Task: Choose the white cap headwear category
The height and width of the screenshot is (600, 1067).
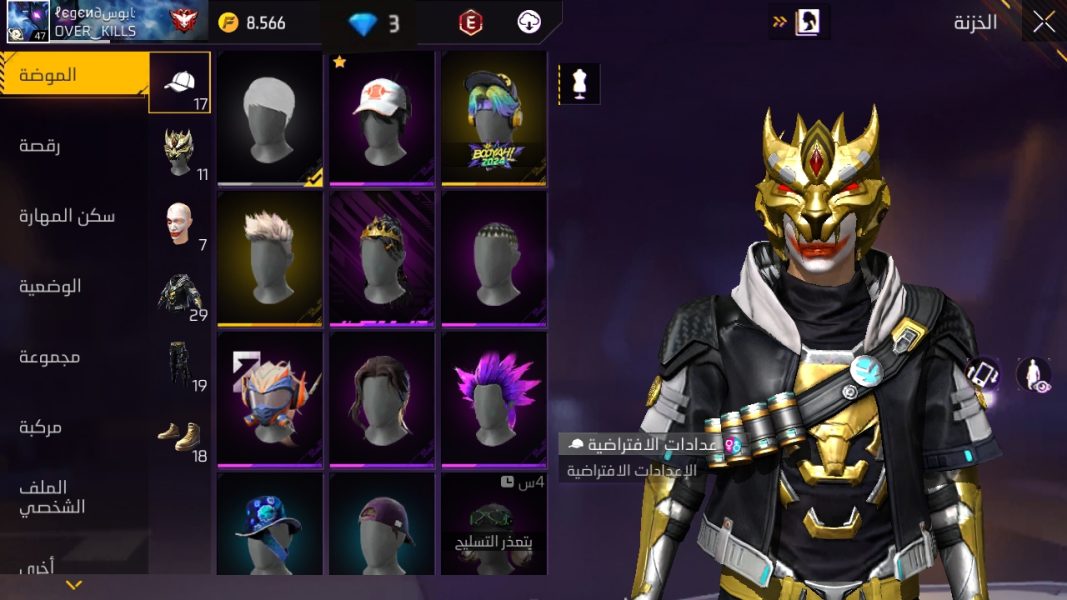Action: pyautogui.click(x=180, y=83)
